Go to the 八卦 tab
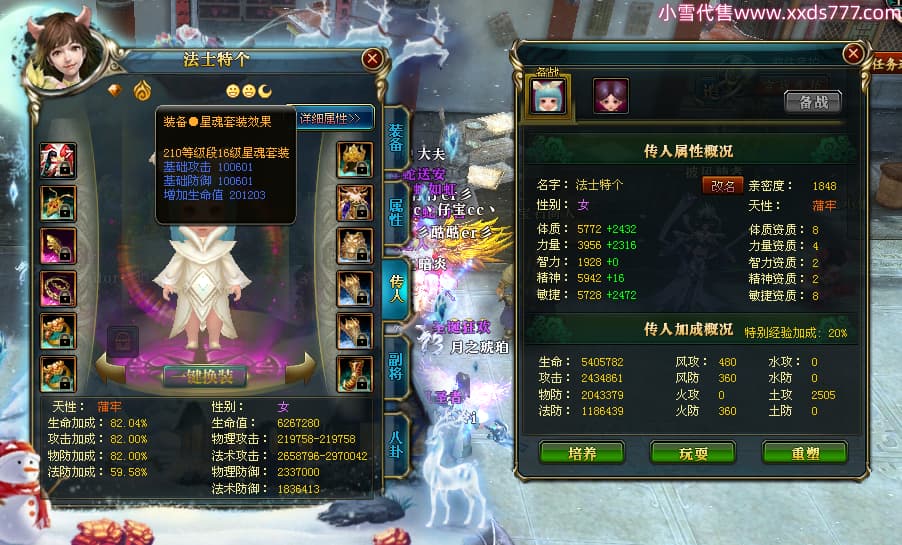902x545 pixels. (396, 438)
